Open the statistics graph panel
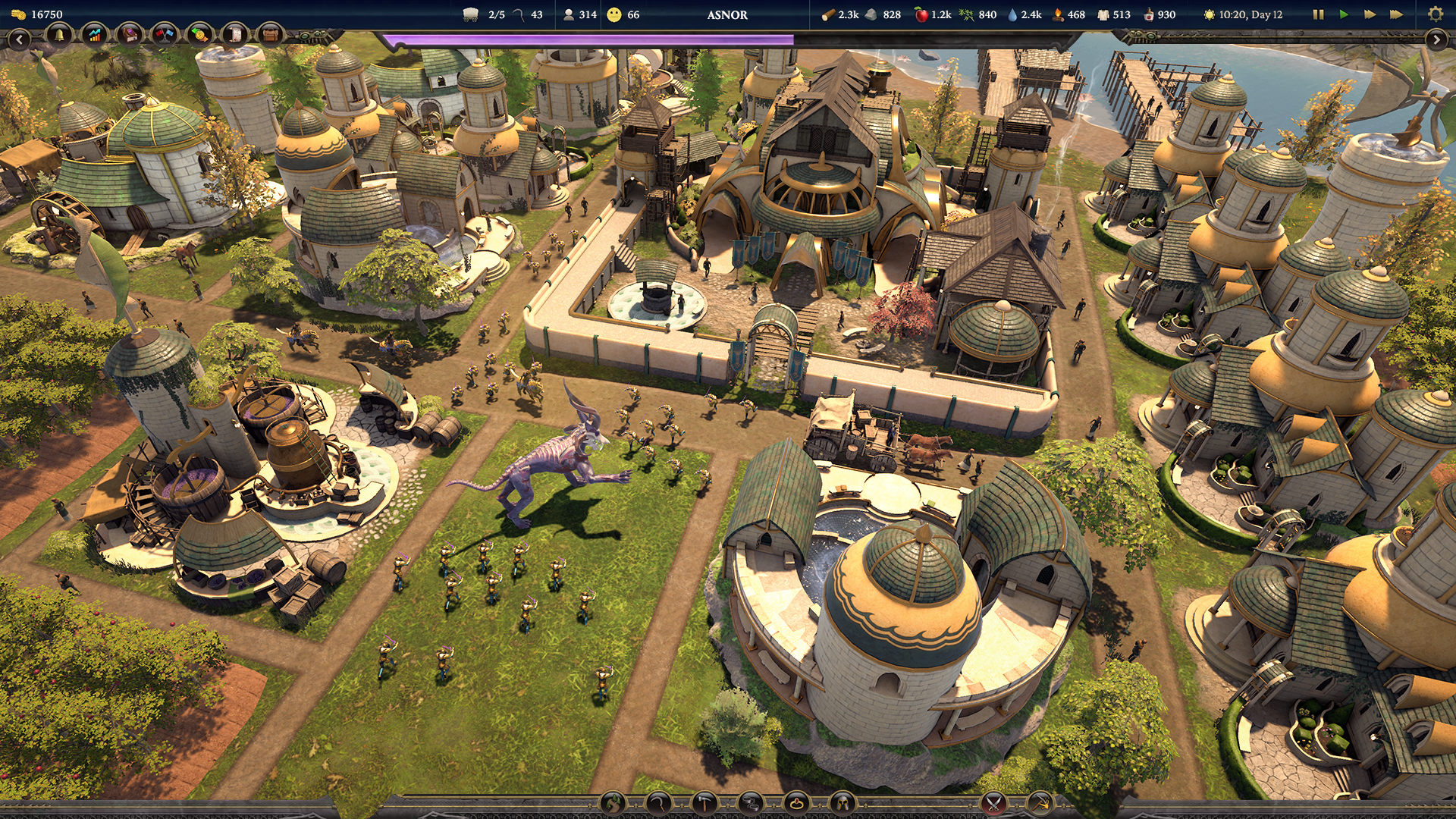Viewport: 1456px width, 819px height. point(94,35)
